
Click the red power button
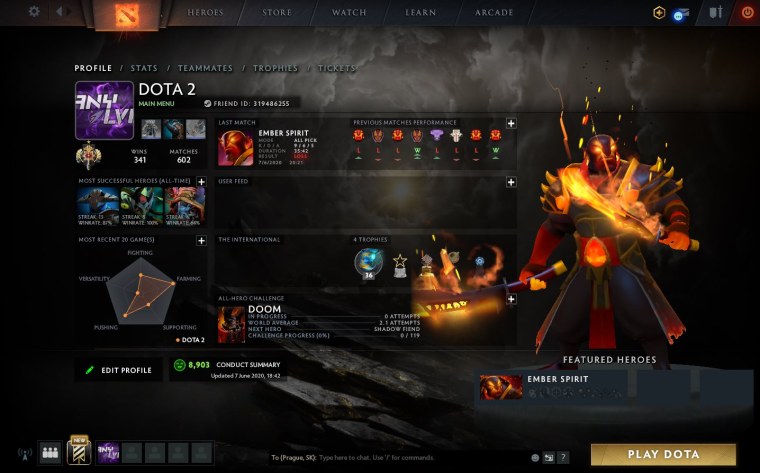pos(747,13)
